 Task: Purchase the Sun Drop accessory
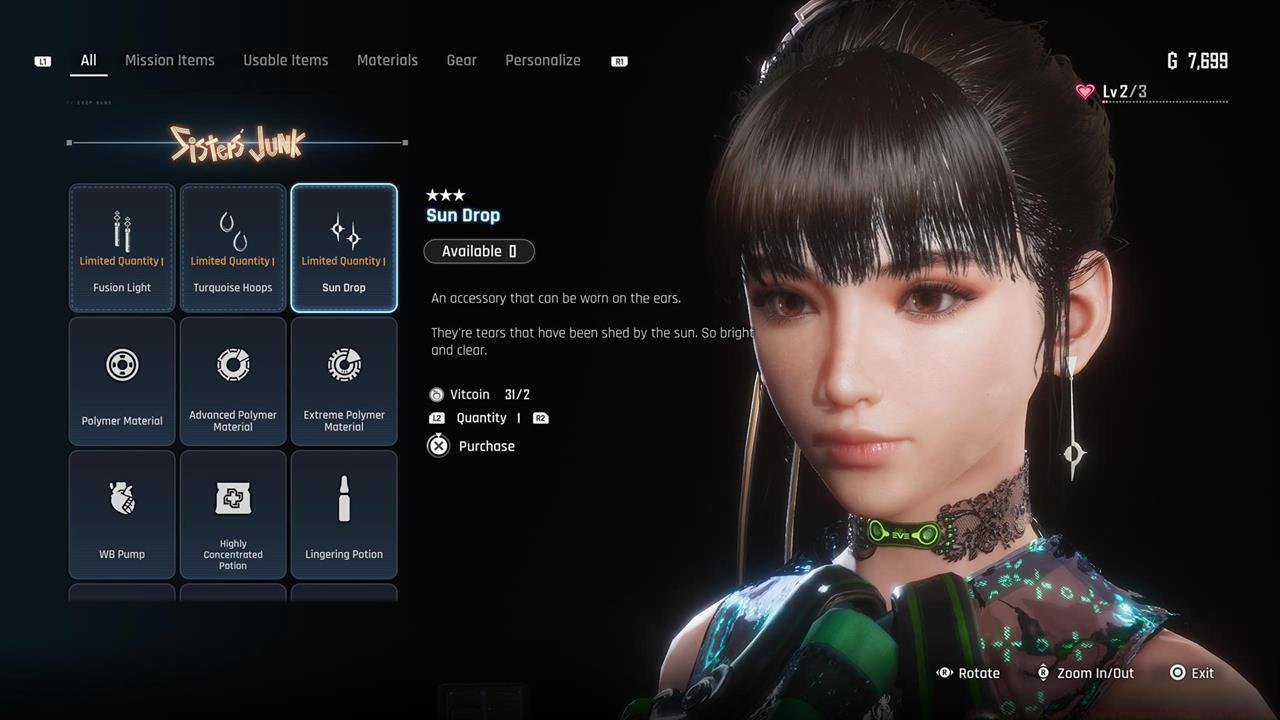coord(472,446)
